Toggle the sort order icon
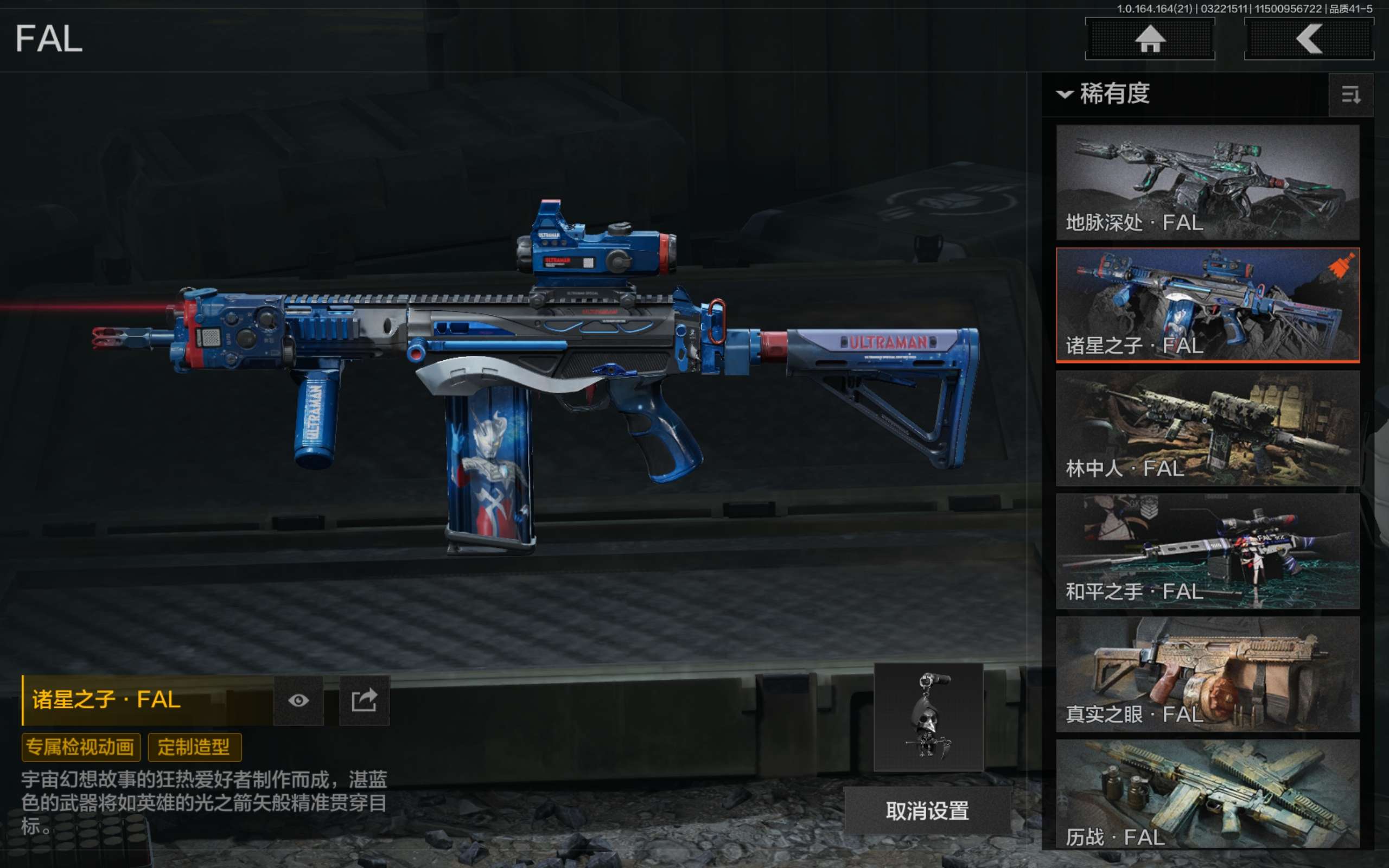The width and height of the screenshot is (1389, 868). tap(1350, 95)
